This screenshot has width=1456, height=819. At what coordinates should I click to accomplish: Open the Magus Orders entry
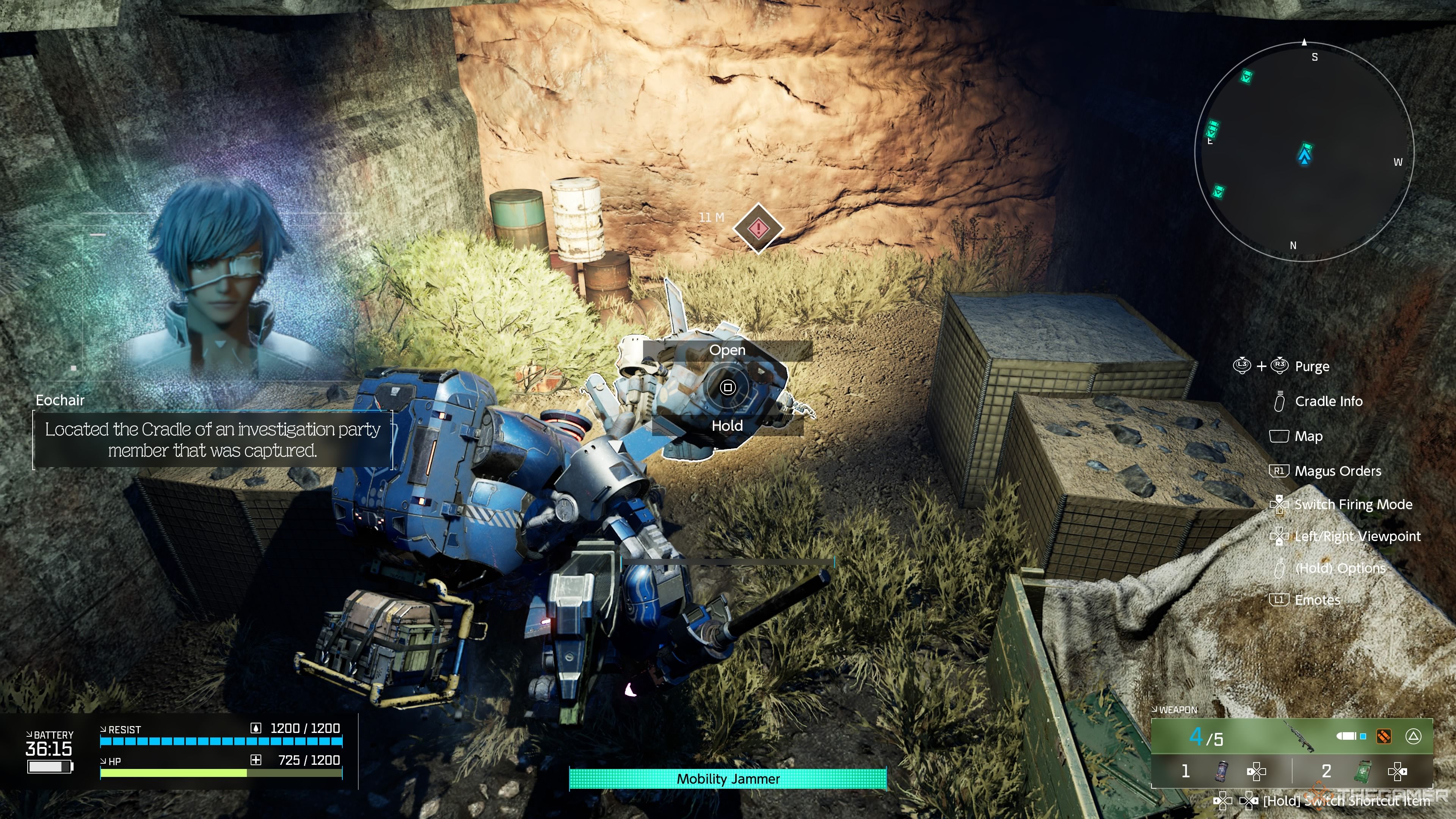[1337, 471]
